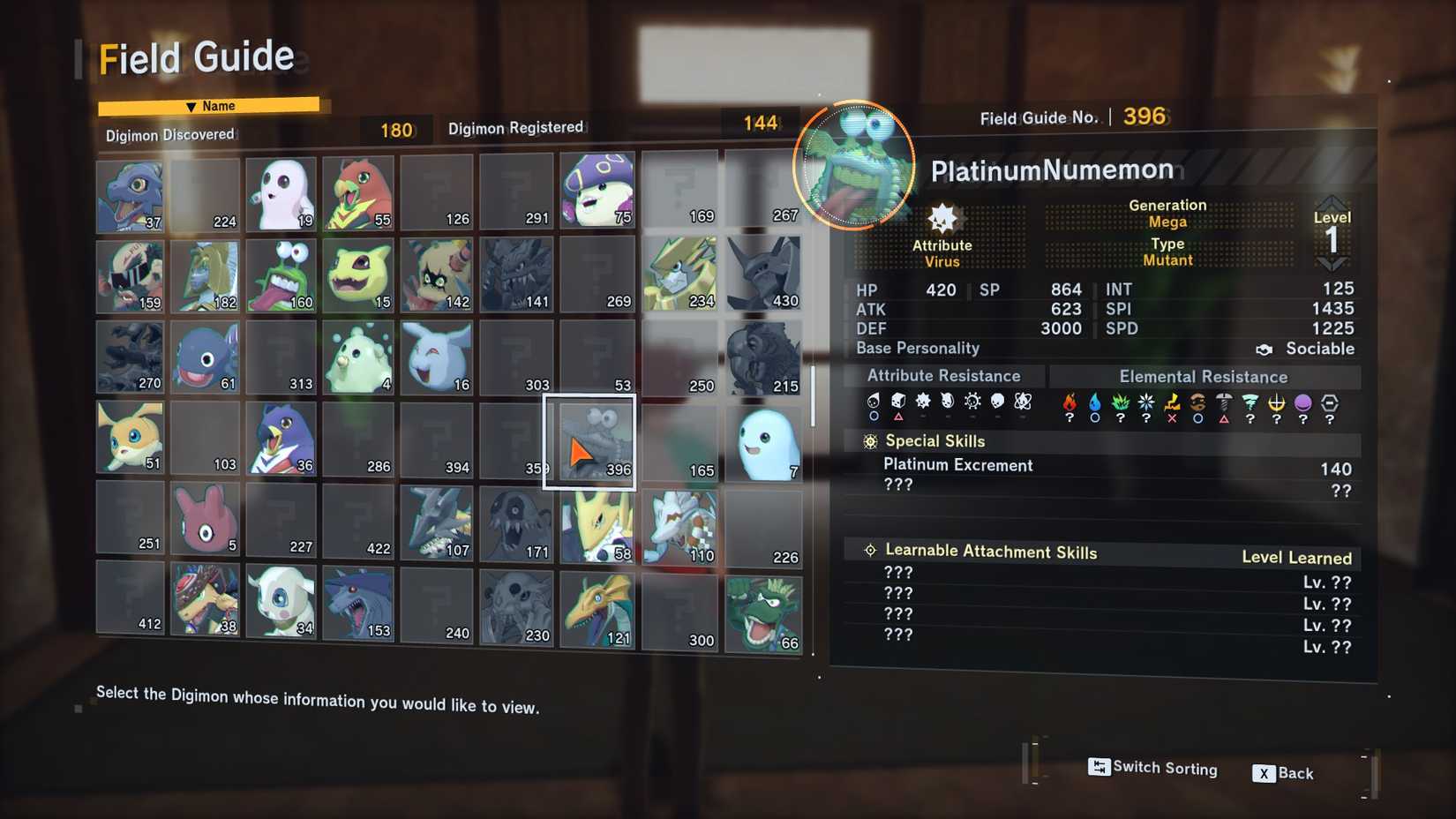
Task: Open the Name sorting dropdown
Action: (x=212, y=105)
